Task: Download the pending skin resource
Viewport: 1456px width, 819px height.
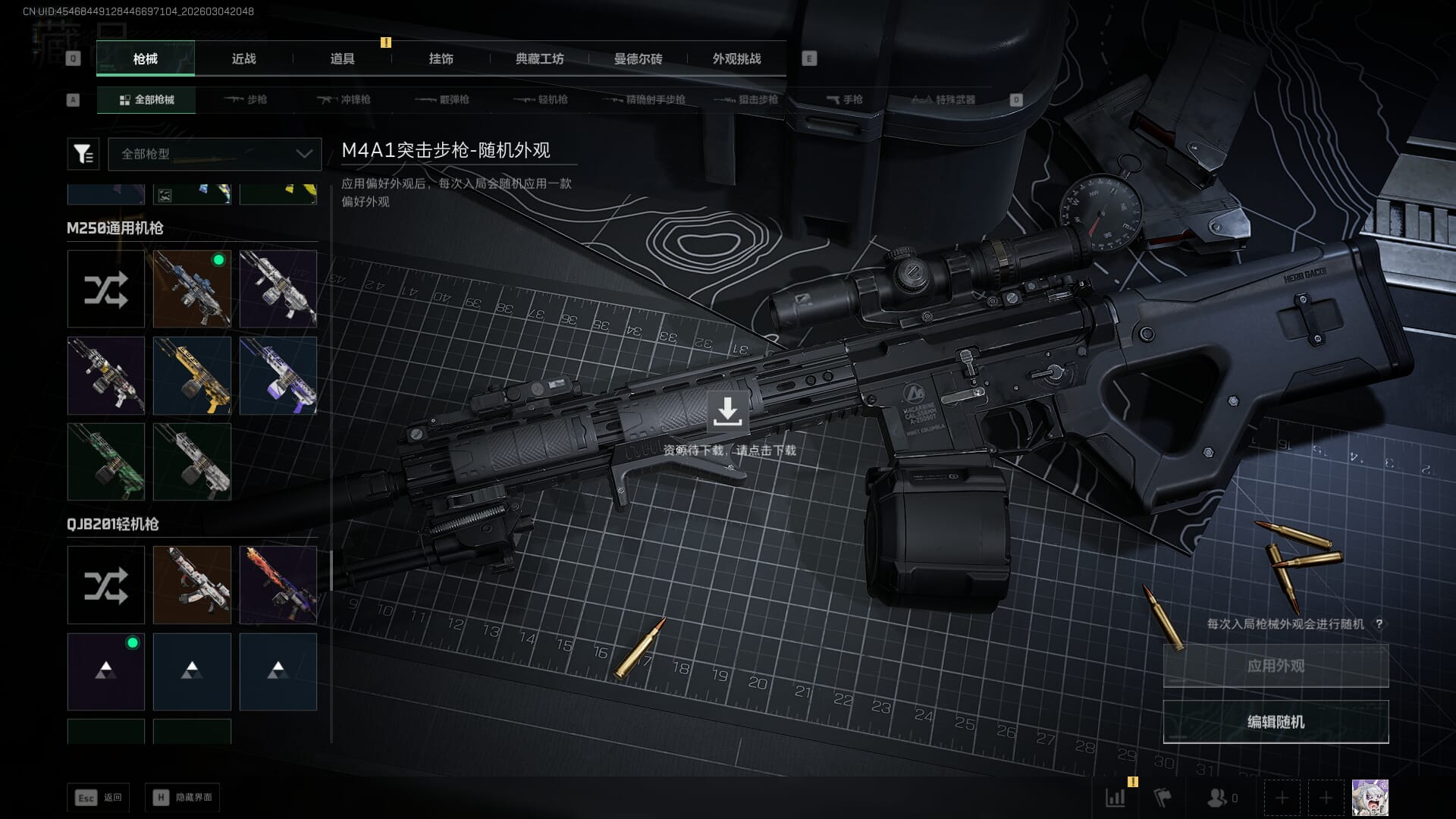Action: [x=727, y=412]
